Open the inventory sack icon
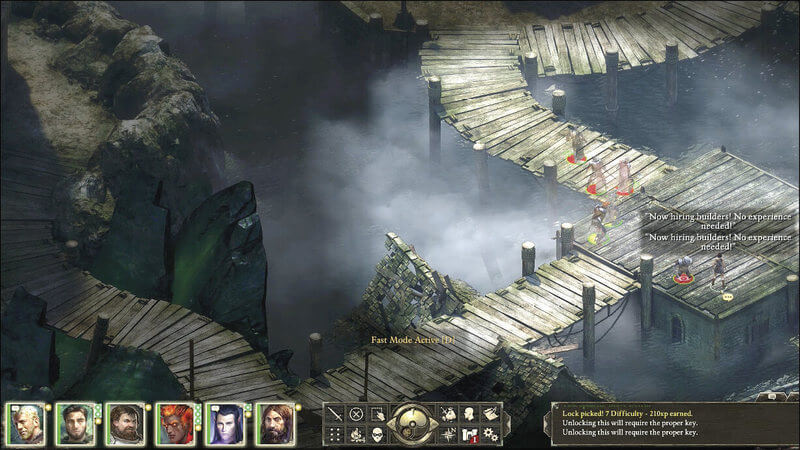This screenshot has height=450, width=800. (446, 414)
